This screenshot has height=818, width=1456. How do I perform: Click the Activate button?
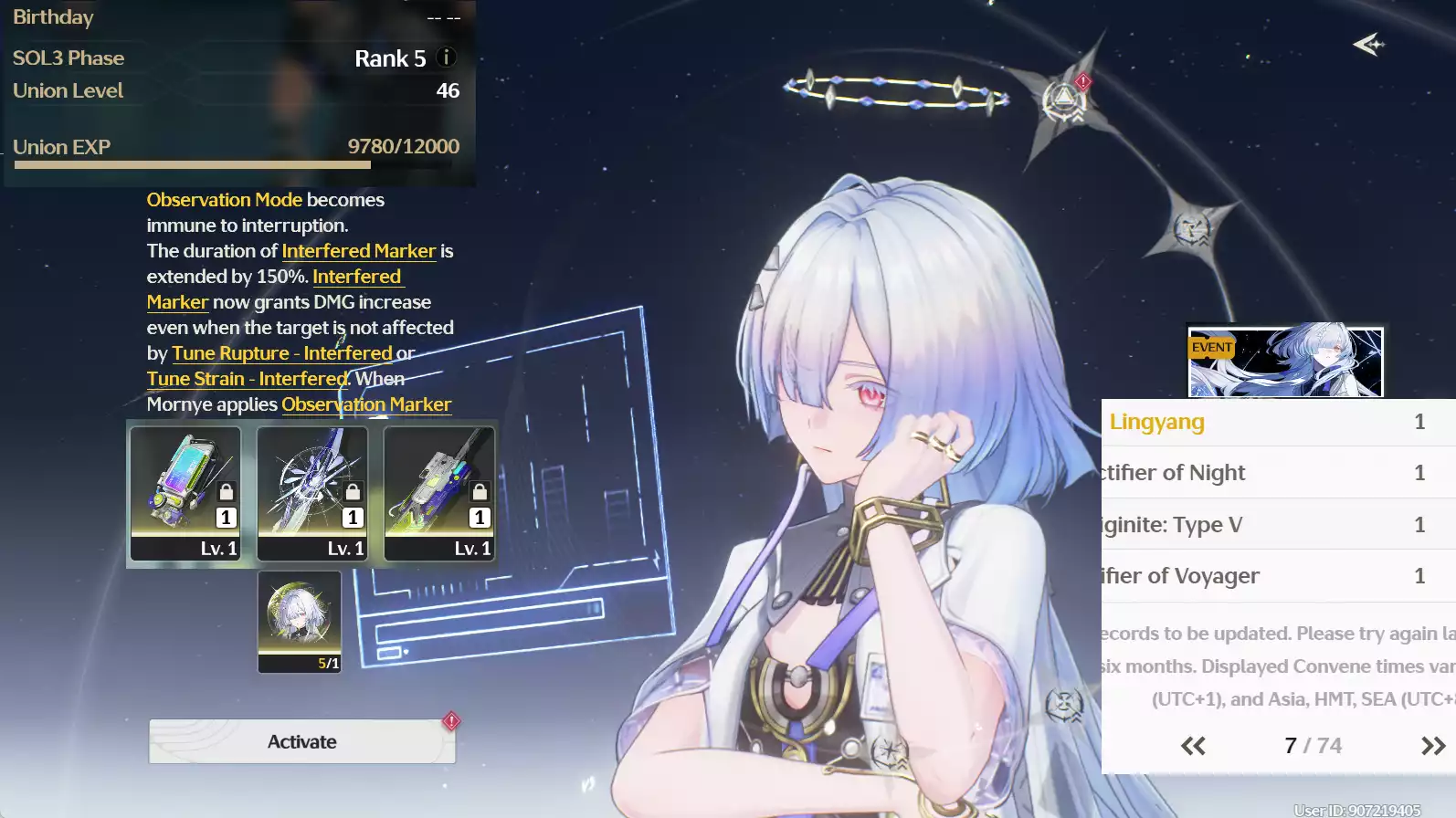[301, 741]
